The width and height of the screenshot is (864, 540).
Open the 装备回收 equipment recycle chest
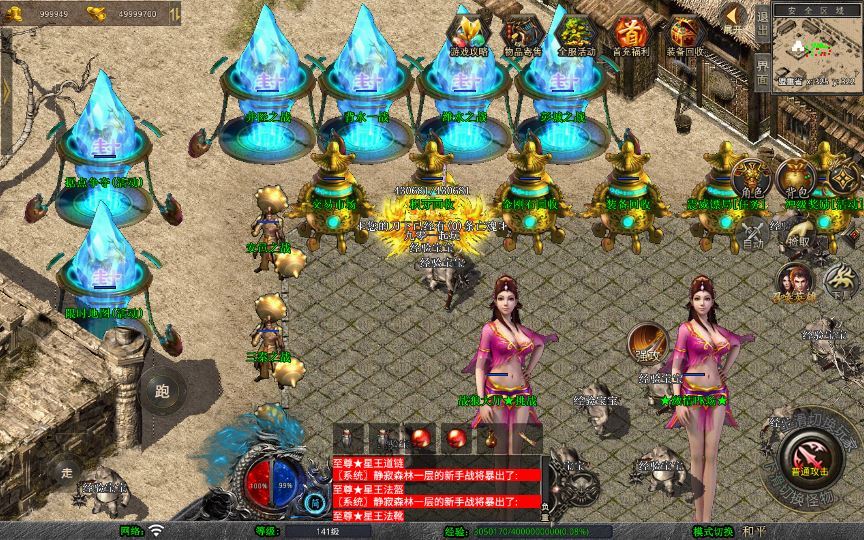coord(686,32)
